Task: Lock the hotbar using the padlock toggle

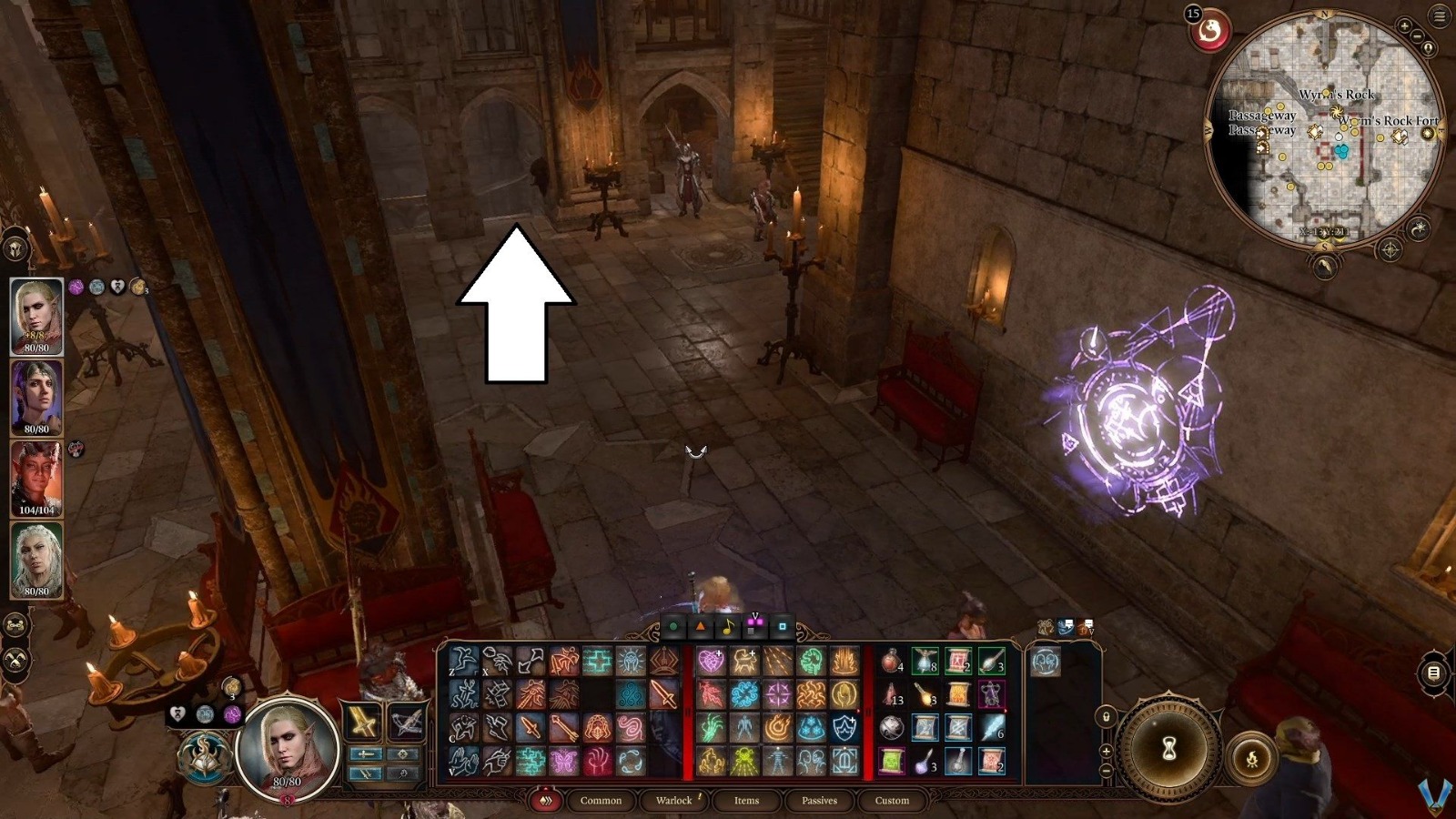Action: pos(1107,716)
